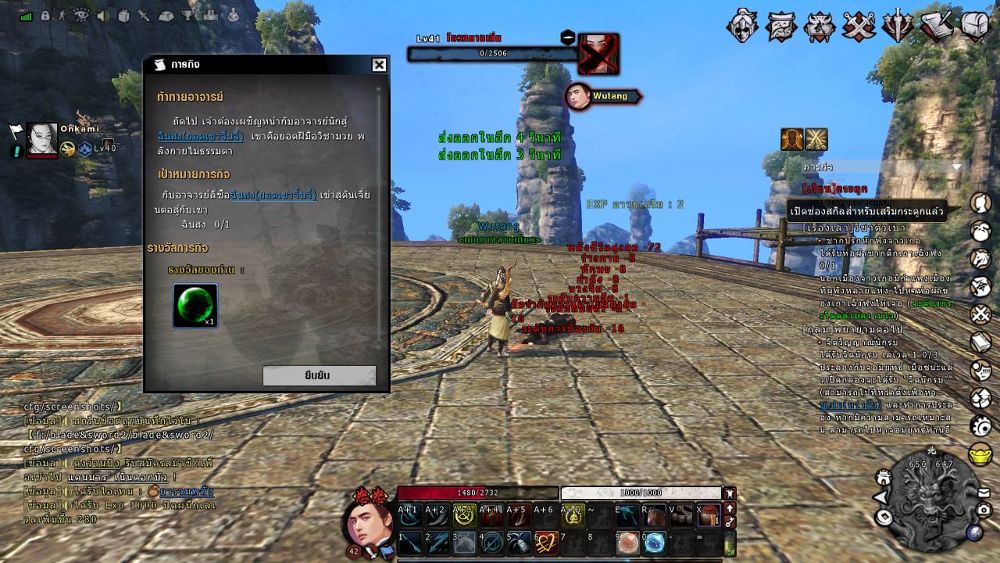
Task: Open the treasure chest menu icon
Action: [x=975, y=26]
